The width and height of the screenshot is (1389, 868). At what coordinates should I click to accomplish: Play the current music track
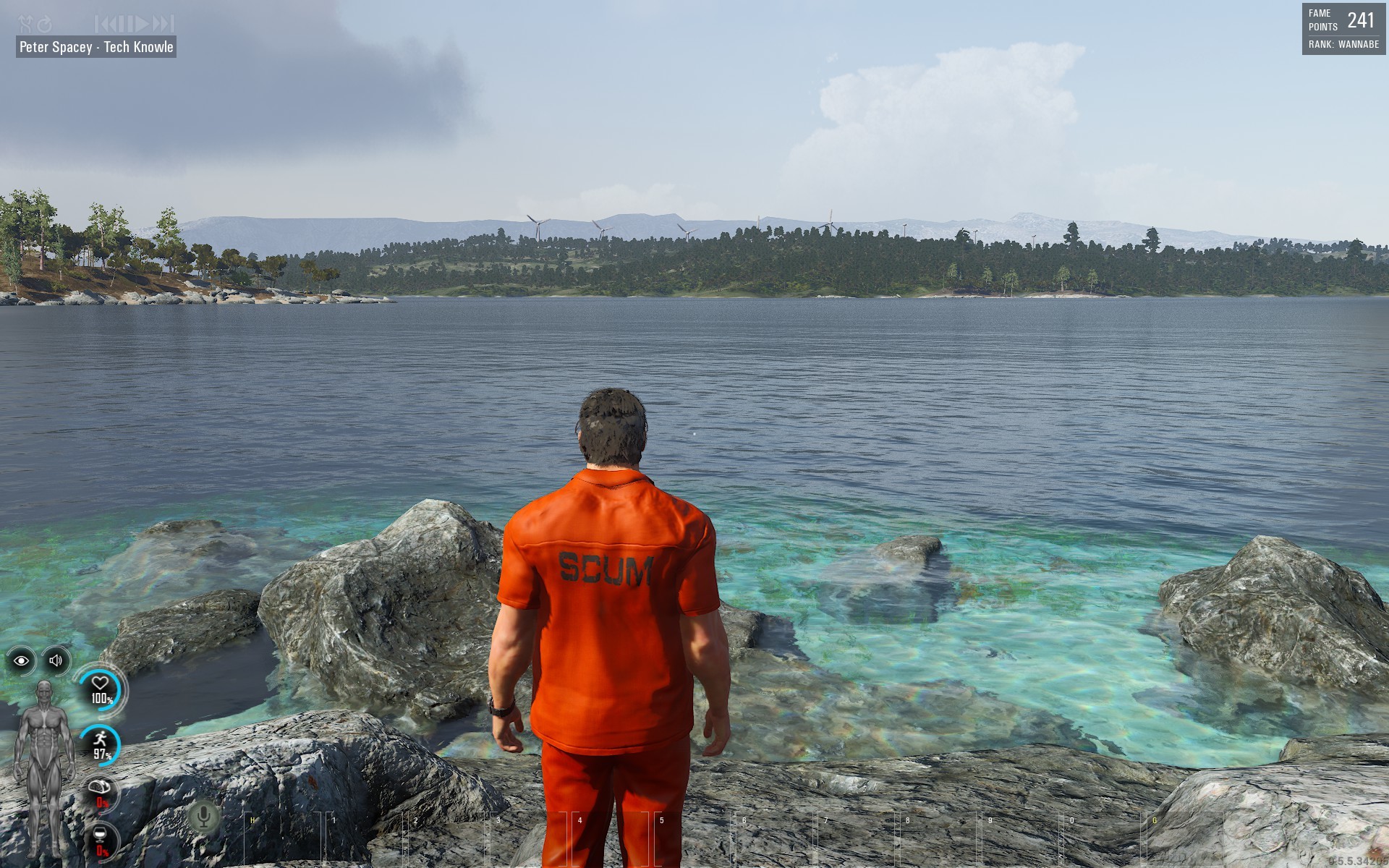point(142,24)
